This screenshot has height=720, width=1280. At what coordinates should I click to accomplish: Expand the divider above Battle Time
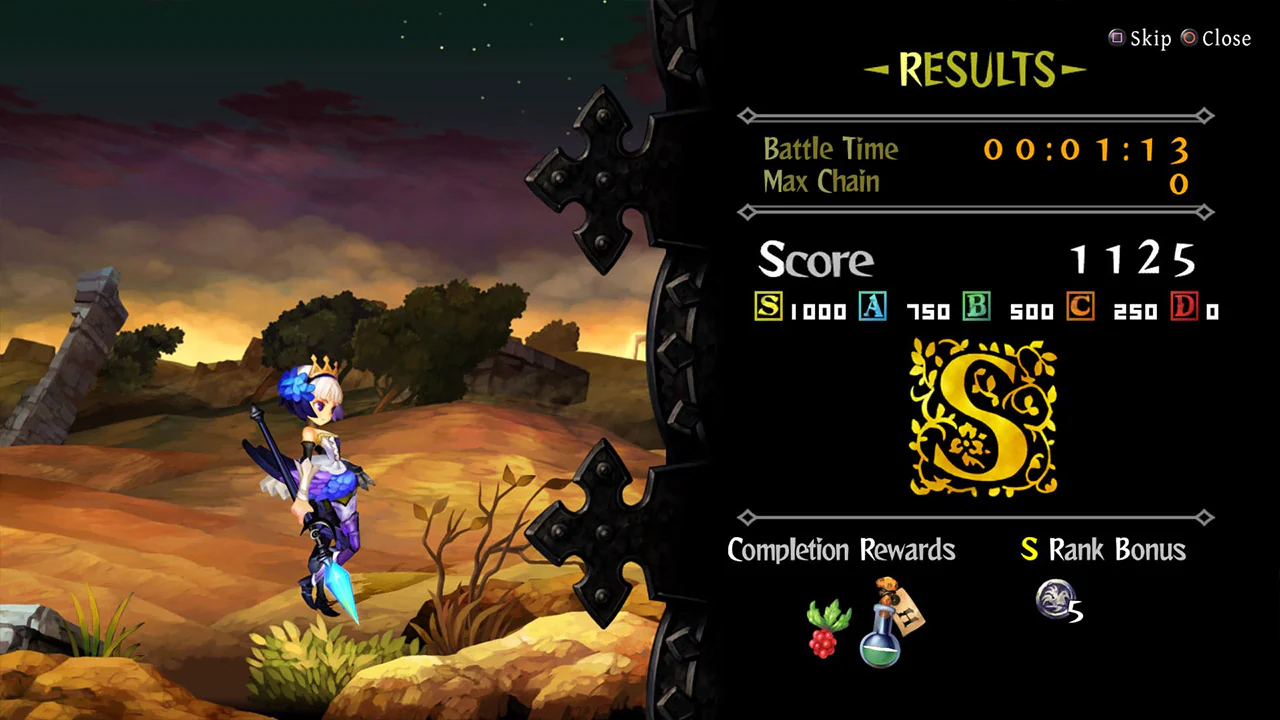pyautogui.click(x=974, y=116)
